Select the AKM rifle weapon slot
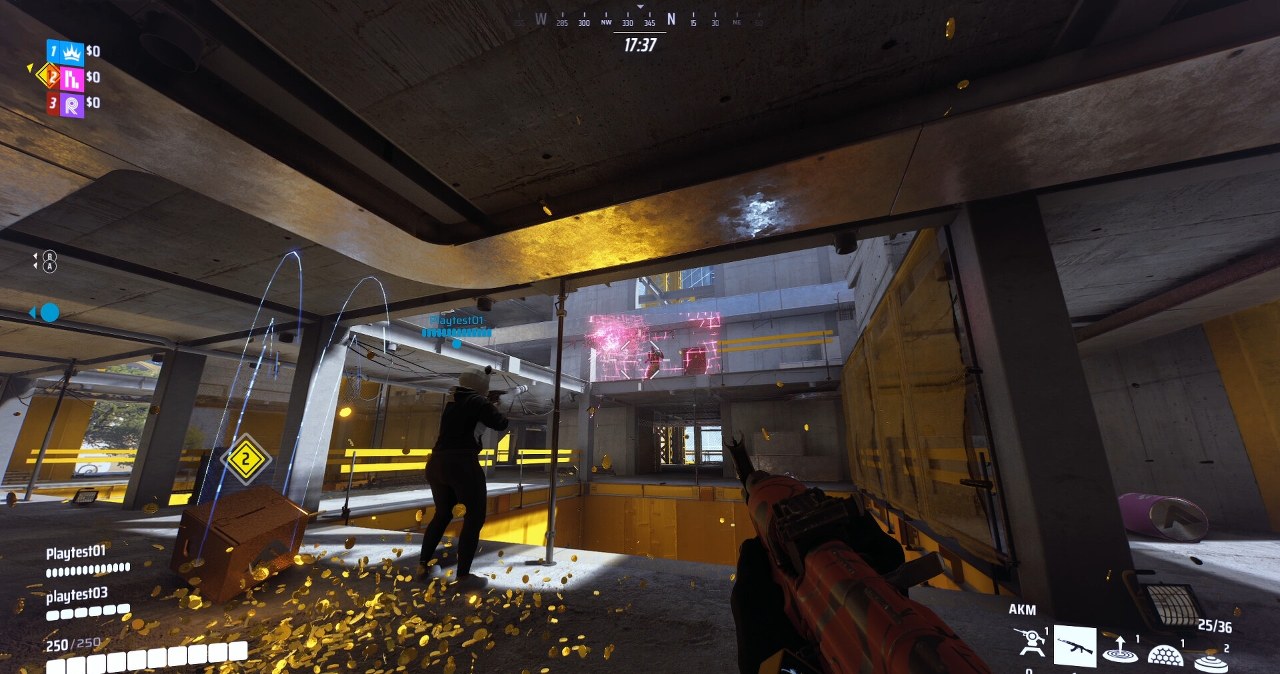1280x674 pixels. (1075, 647)
